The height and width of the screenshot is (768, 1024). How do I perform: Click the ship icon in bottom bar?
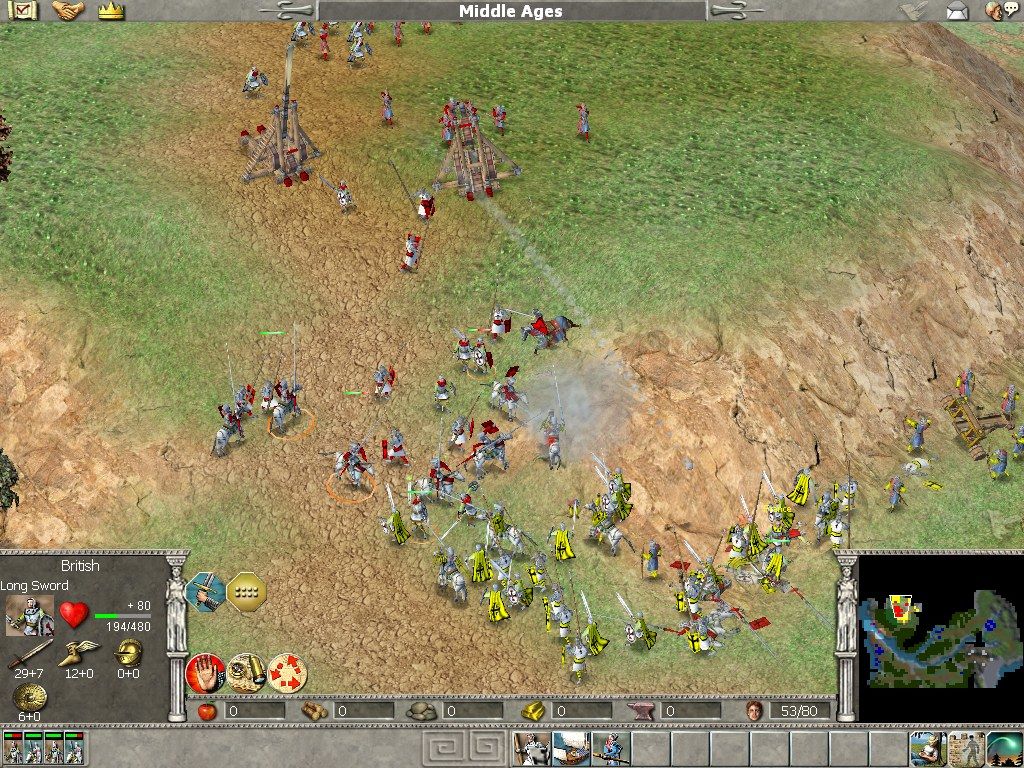coord(570,748)
